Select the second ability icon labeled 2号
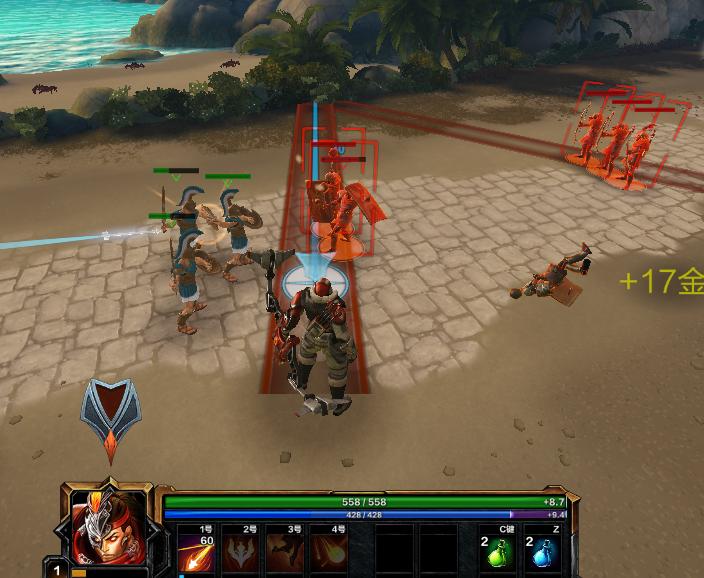The image size is (704, 578). [239, 553]
